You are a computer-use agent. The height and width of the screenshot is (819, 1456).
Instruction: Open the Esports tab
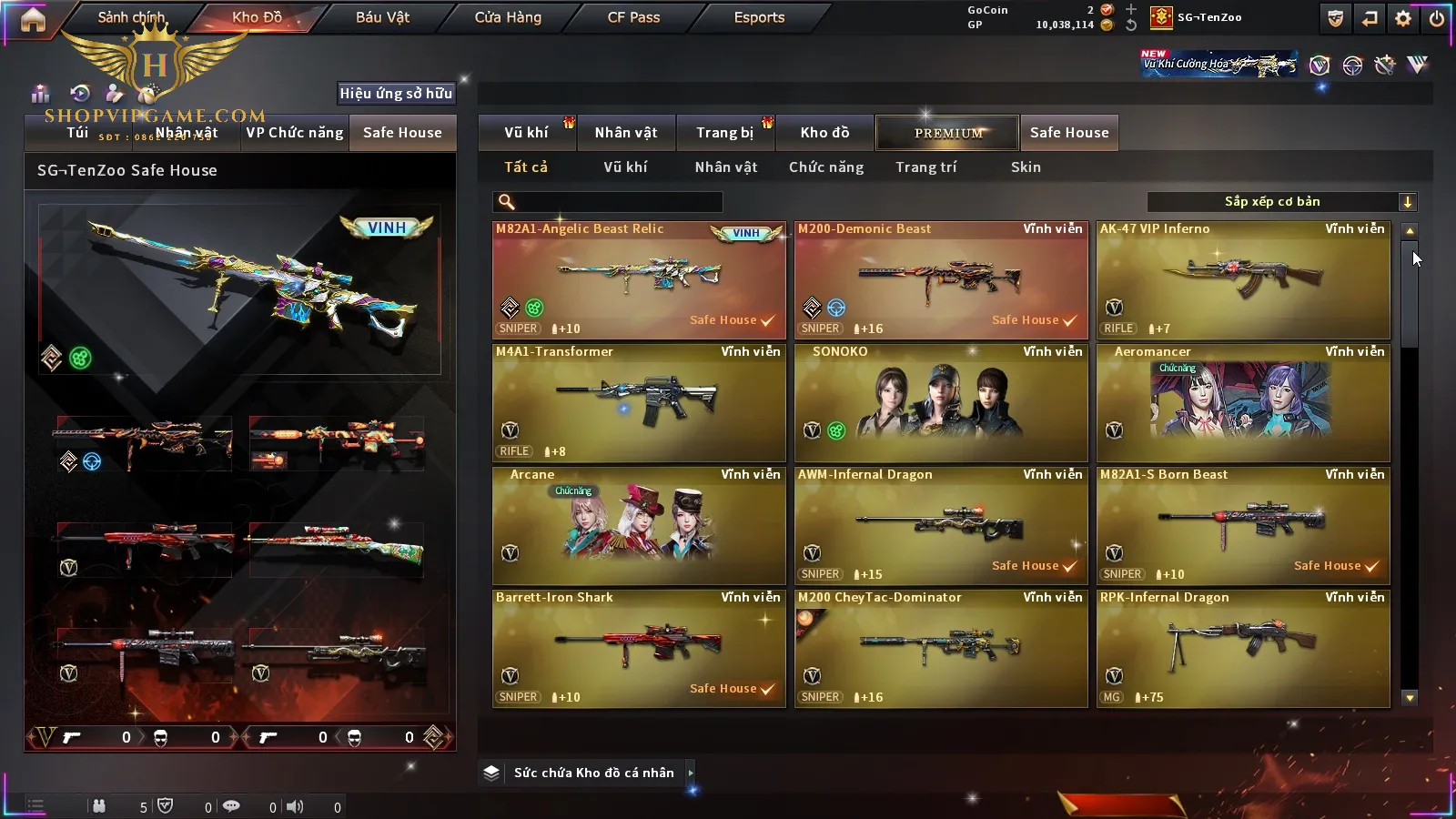click(759, 17)
